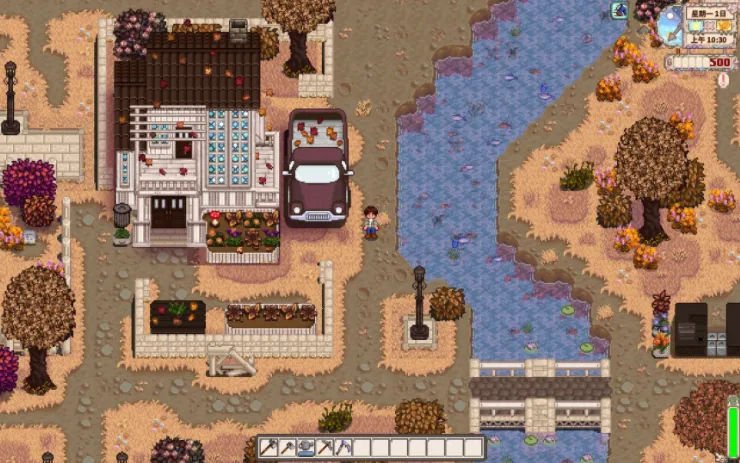Open the journal via the exclamation mark icon

[x=723, y=80]
